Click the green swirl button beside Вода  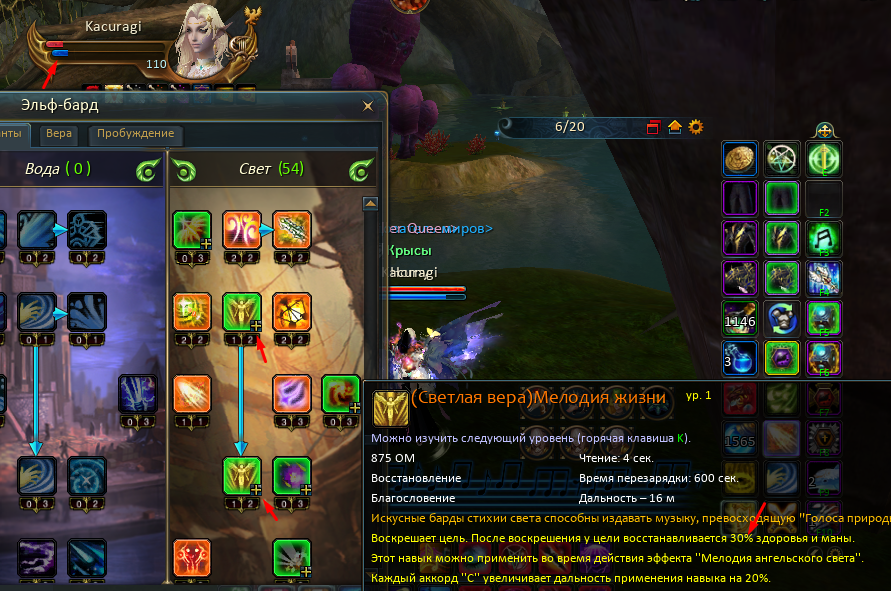pyautogui.click(x=146, y=170)
